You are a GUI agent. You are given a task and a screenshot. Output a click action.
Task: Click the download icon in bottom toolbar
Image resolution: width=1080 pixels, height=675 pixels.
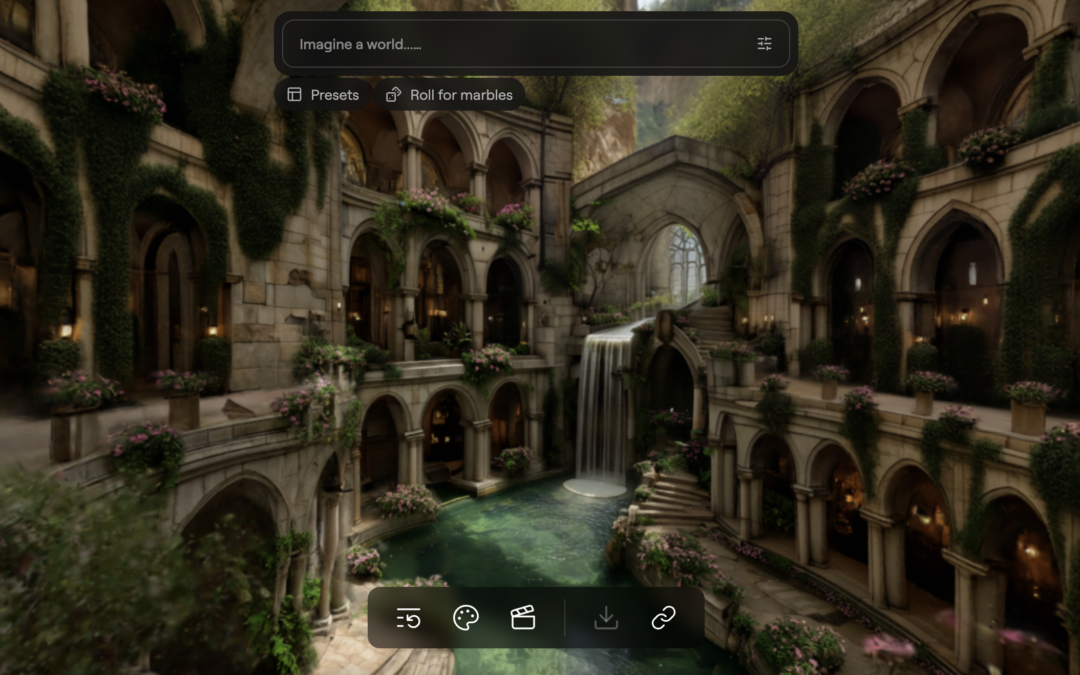606,618
